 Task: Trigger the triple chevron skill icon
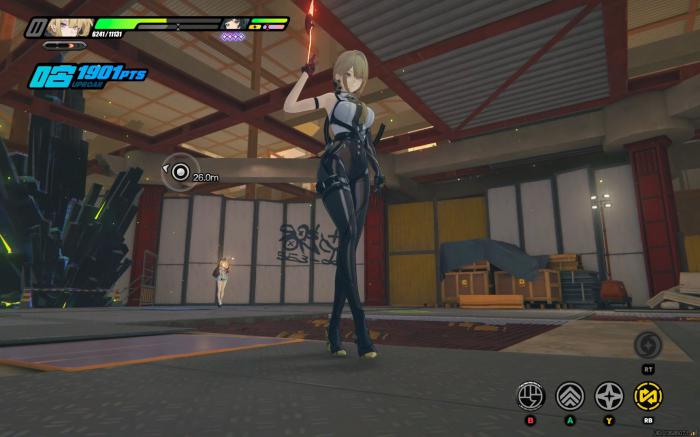pos(569,397)
